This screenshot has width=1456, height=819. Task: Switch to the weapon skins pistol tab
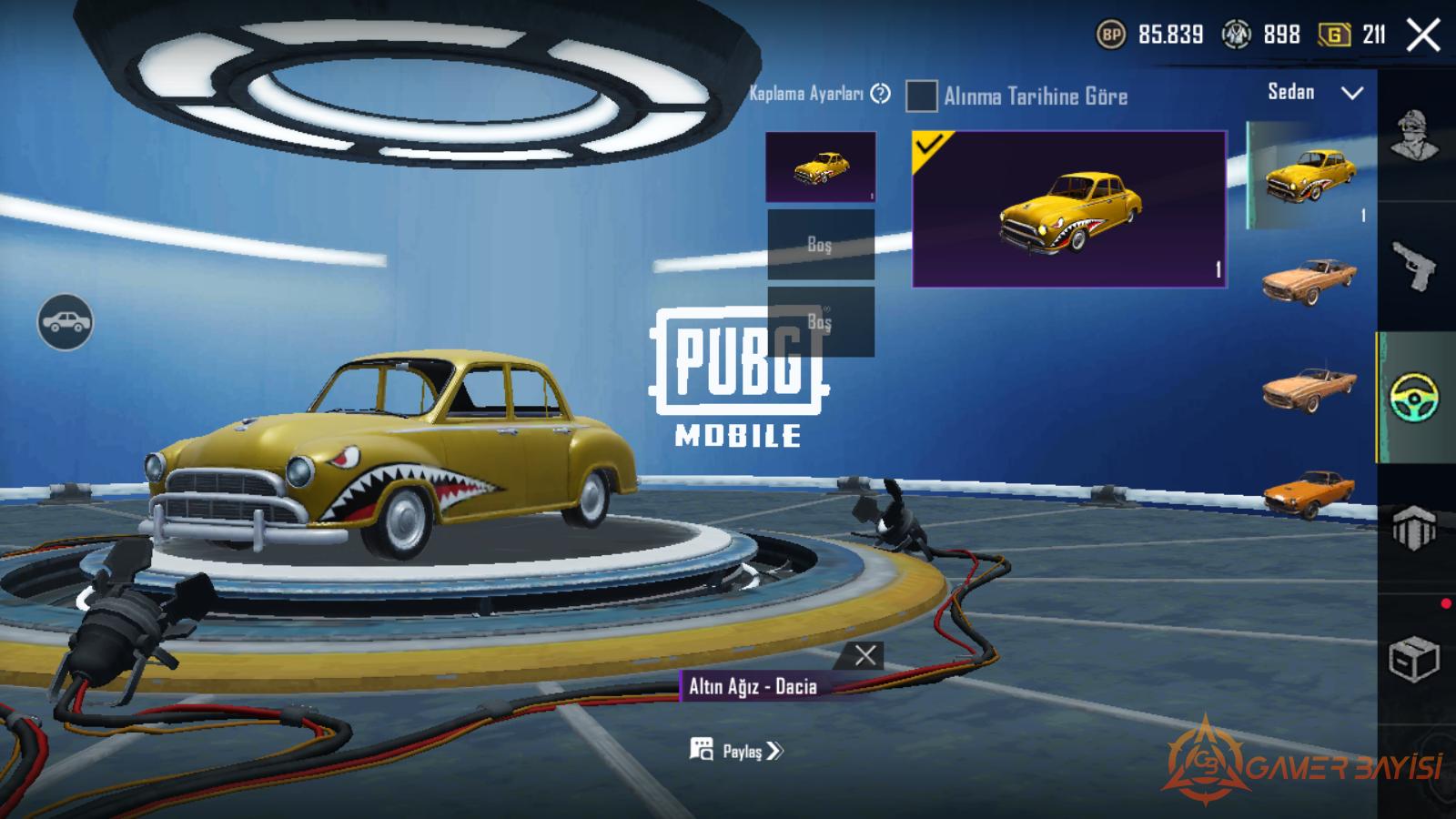pos(1415,267)
